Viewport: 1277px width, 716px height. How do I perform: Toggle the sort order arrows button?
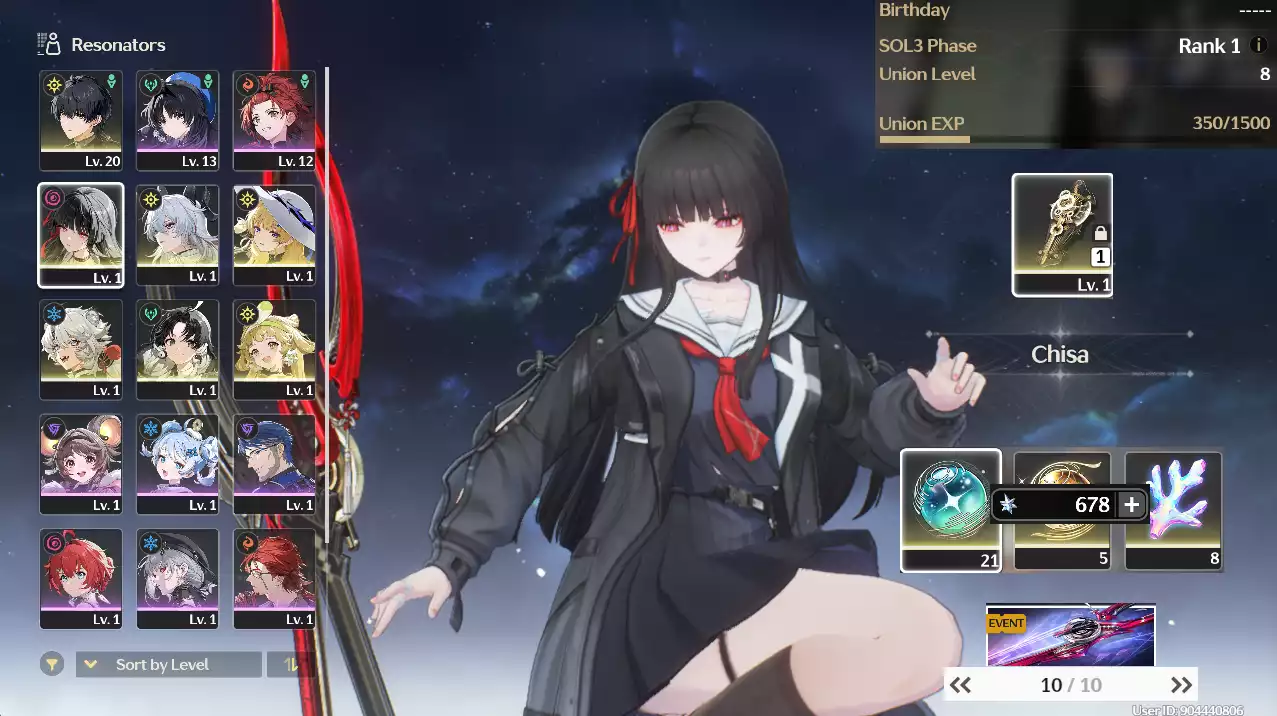[291, 665]
